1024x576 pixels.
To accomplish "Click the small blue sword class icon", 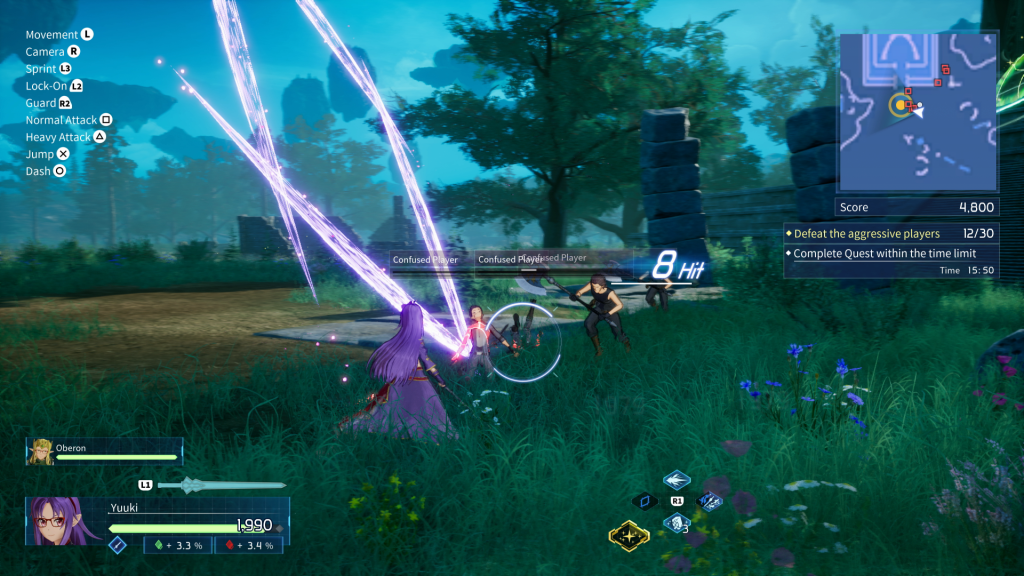I will pyautogui.click(x=117, y=545).
